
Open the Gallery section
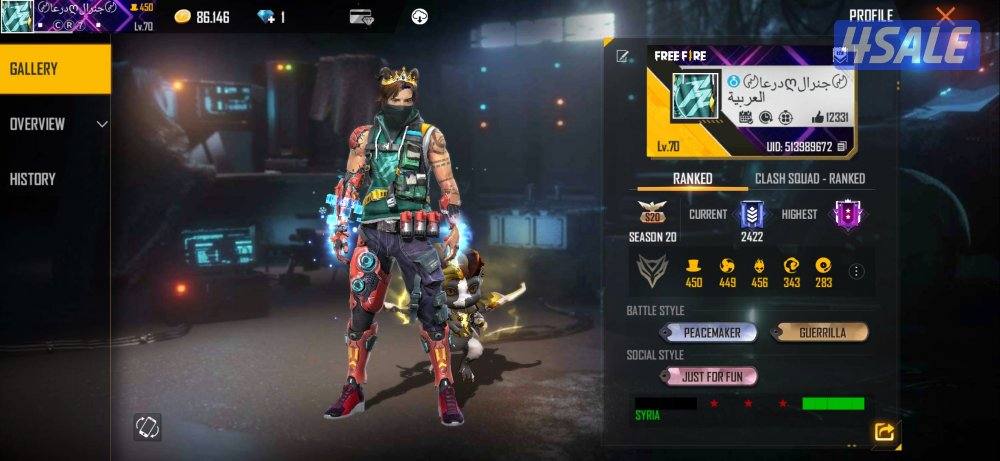tap(55, 69)
